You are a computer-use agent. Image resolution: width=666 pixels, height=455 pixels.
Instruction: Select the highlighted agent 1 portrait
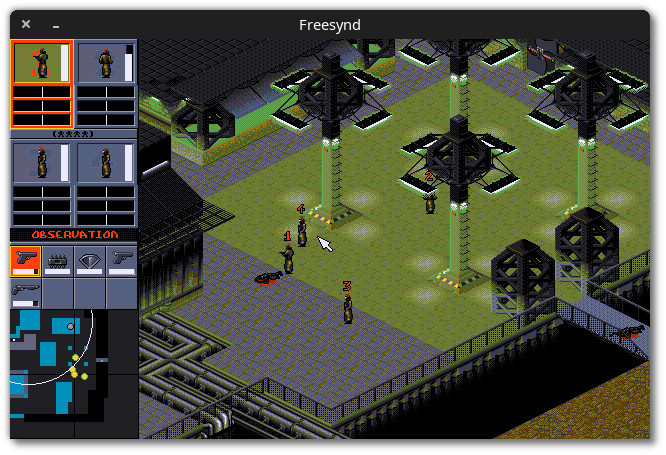(x=42, y=62)
